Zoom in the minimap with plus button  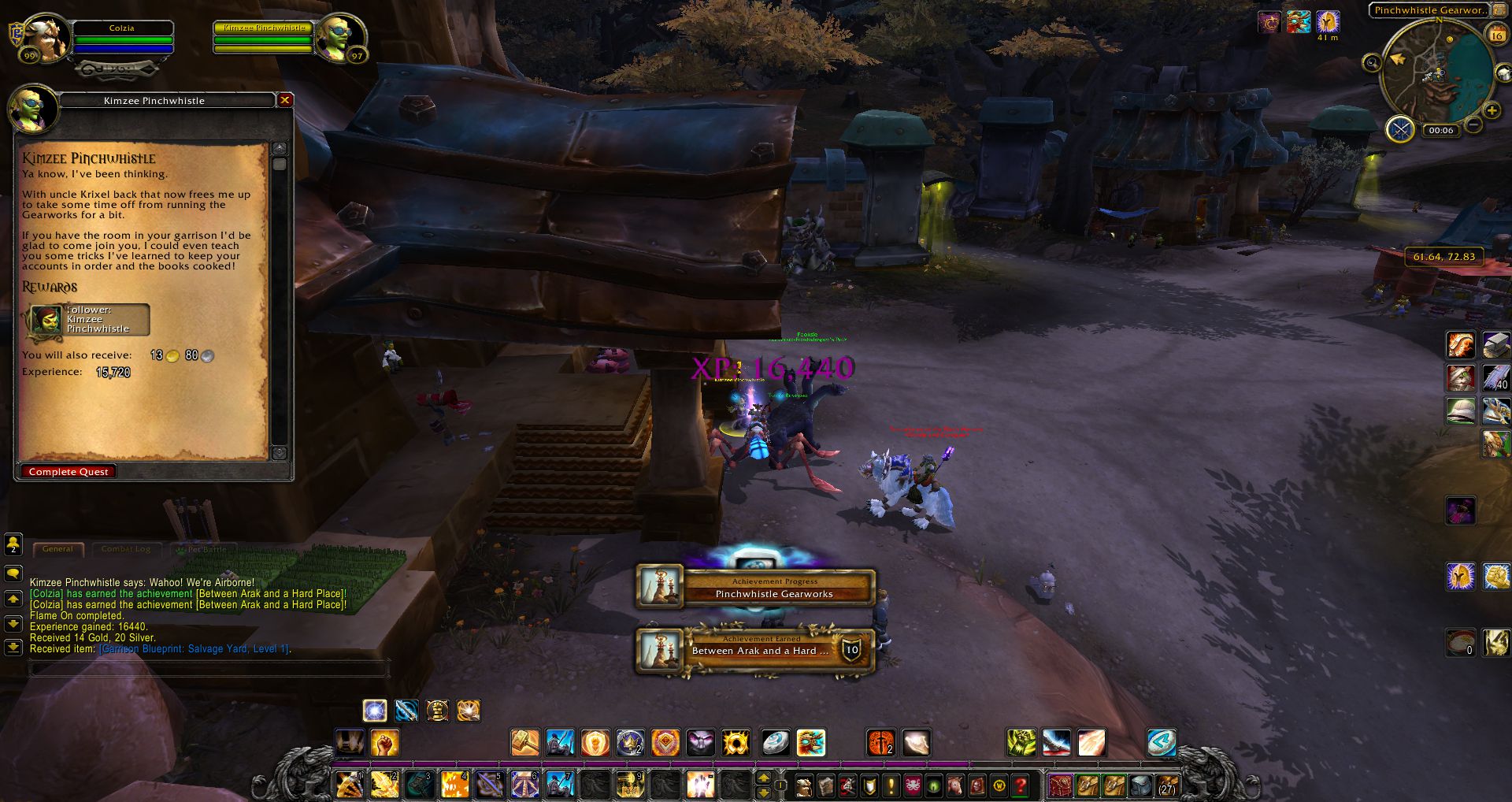(1491, 111)
